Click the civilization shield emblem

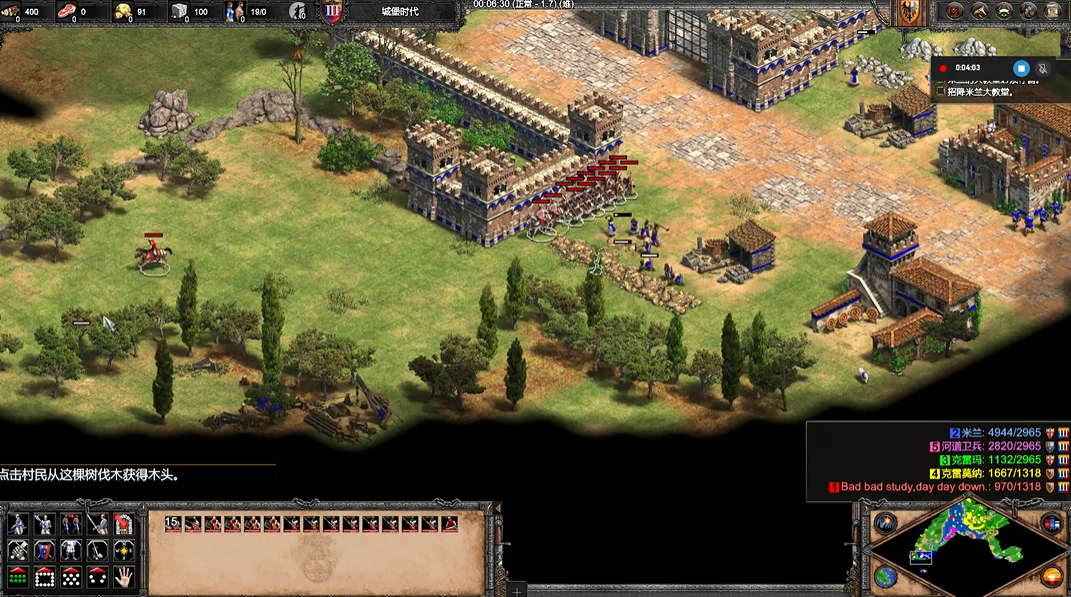point(333,12)
